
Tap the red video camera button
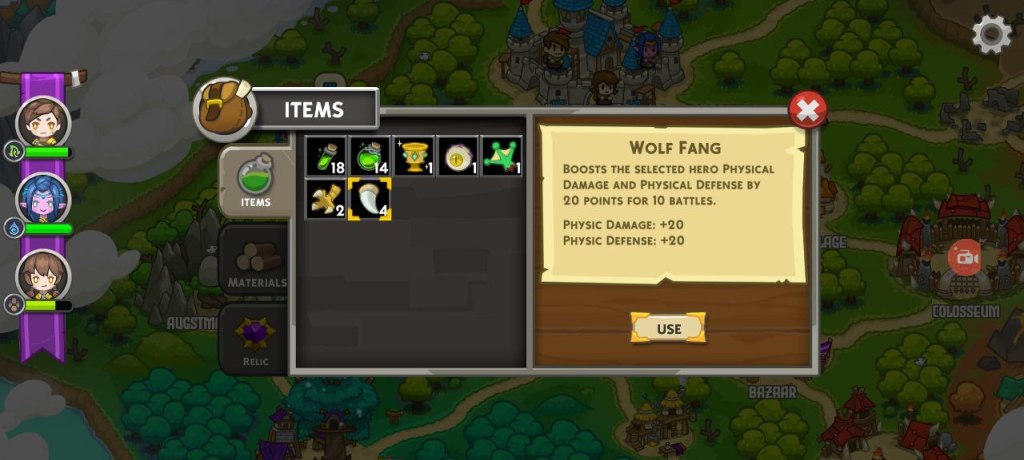tap(965, 258)
